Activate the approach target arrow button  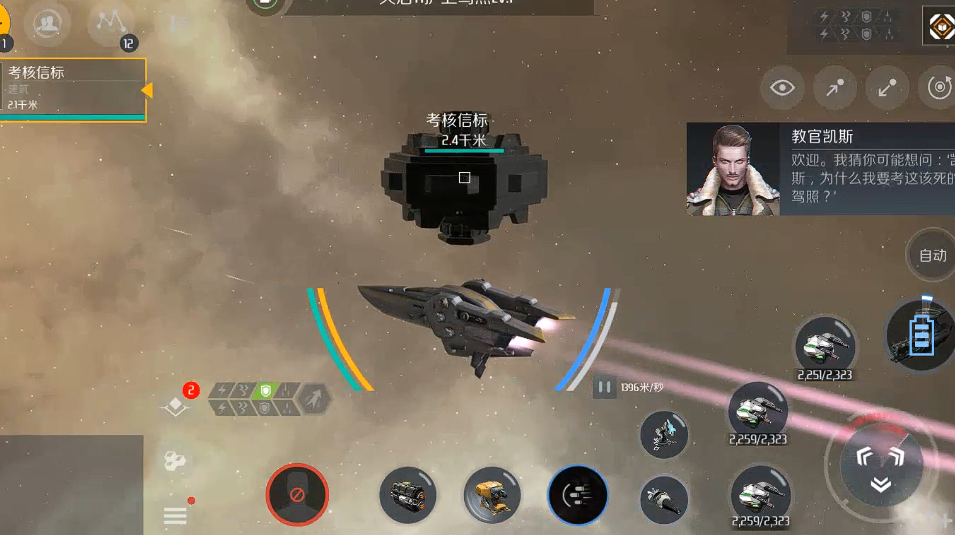pos(835,88)
